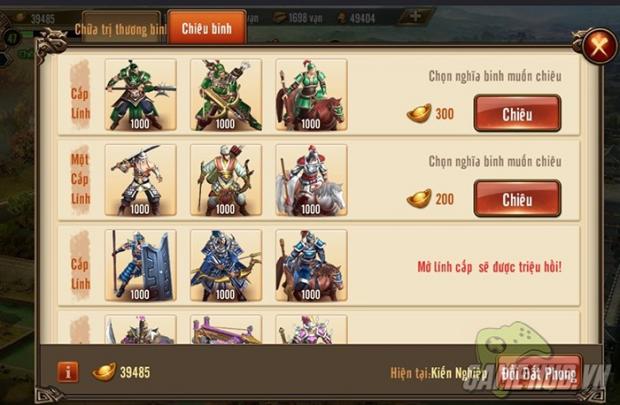Recruit troops with the 300 gold Chiêu button
This screenshot has width=620, height=405.
[517, 113]
